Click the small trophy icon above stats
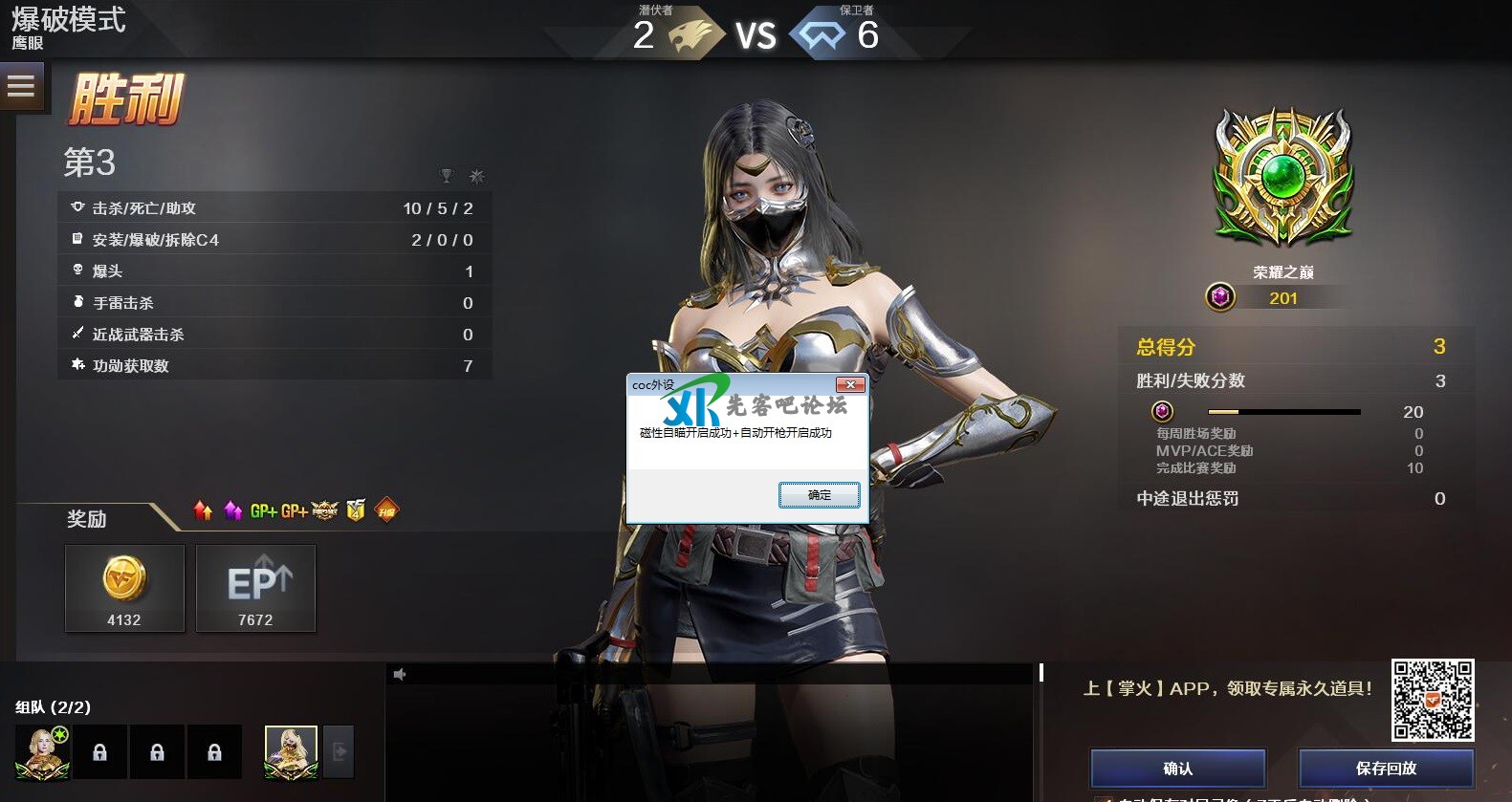 447,176
